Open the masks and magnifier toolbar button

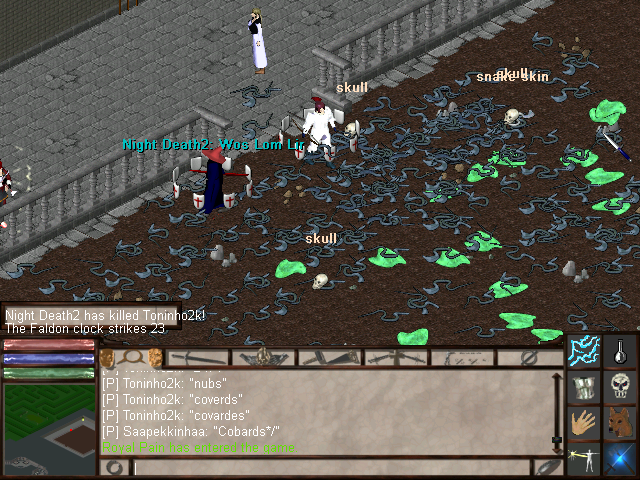click(132, 357)
